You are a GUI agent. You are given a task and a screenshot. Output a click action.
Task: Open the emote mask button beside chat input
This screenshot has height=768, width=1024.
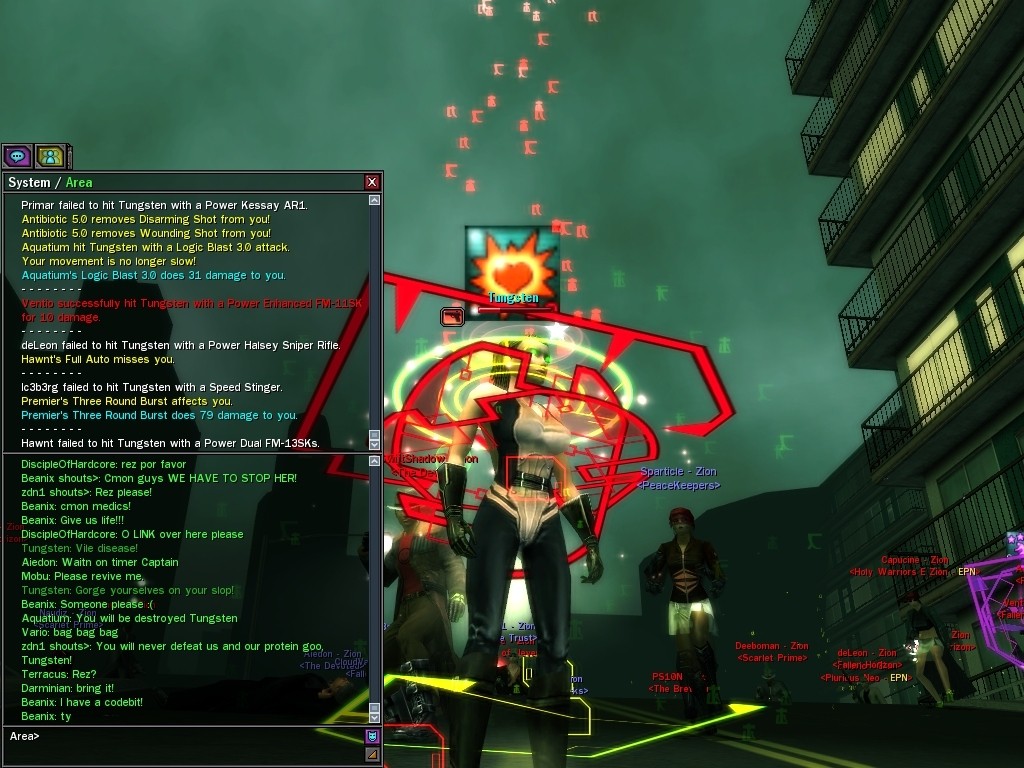[x=372, y=736]
